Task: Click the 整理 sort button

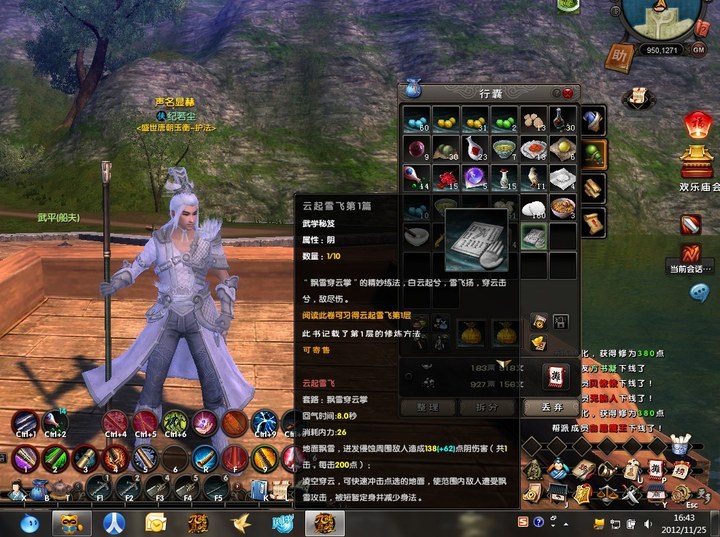Action: click(427, 408)
